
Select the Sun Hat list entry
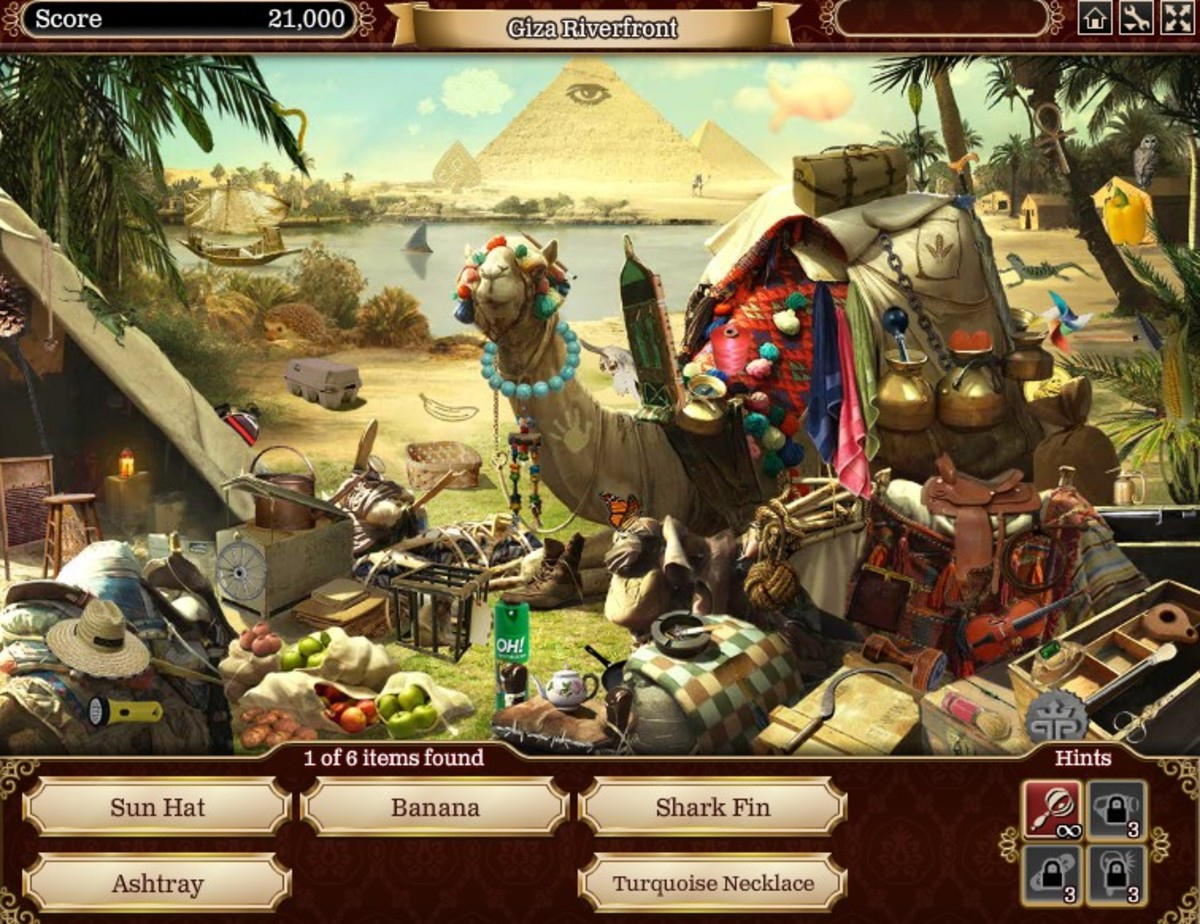pos(157,807)
